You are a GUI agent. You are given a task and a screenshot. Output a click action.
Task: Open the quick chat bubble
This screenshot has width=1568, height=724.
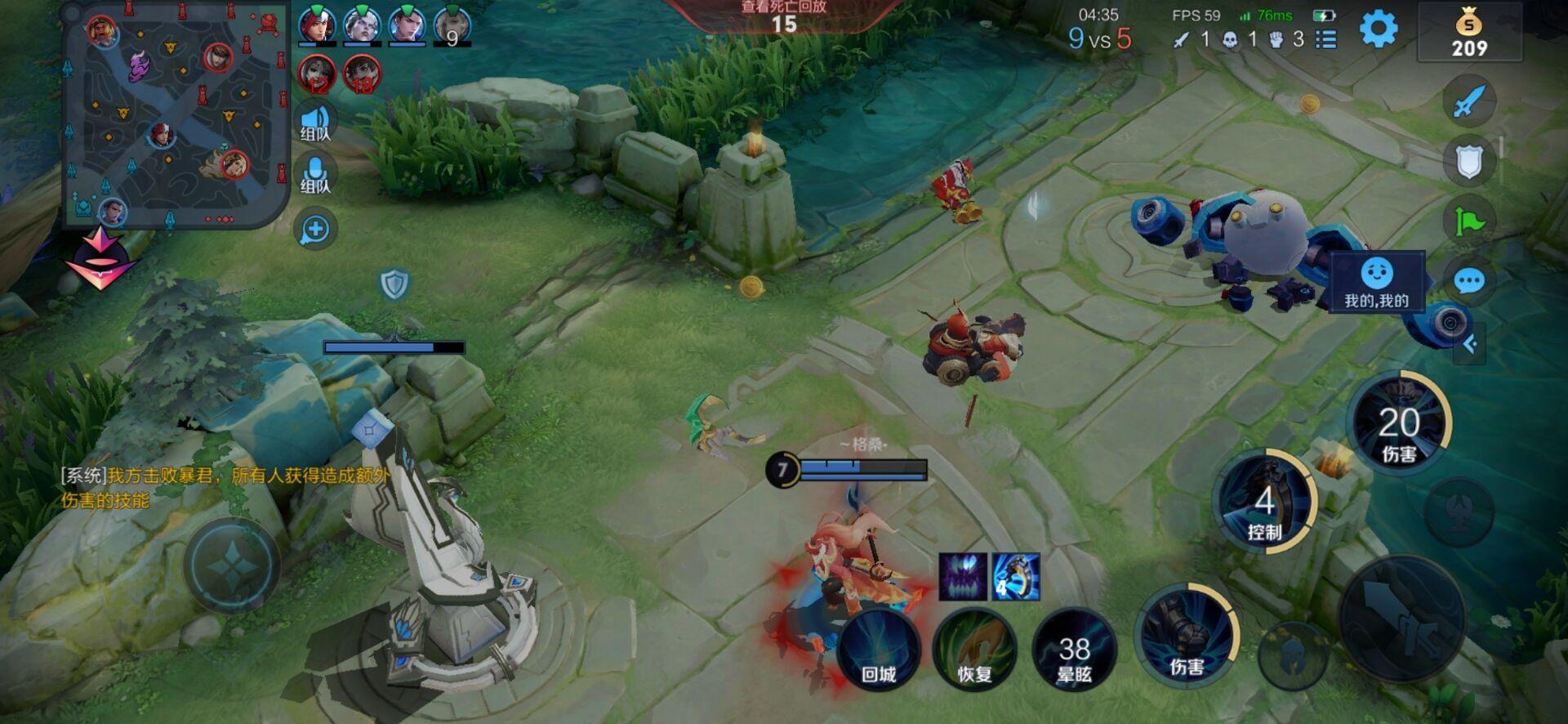[1469, 282]
